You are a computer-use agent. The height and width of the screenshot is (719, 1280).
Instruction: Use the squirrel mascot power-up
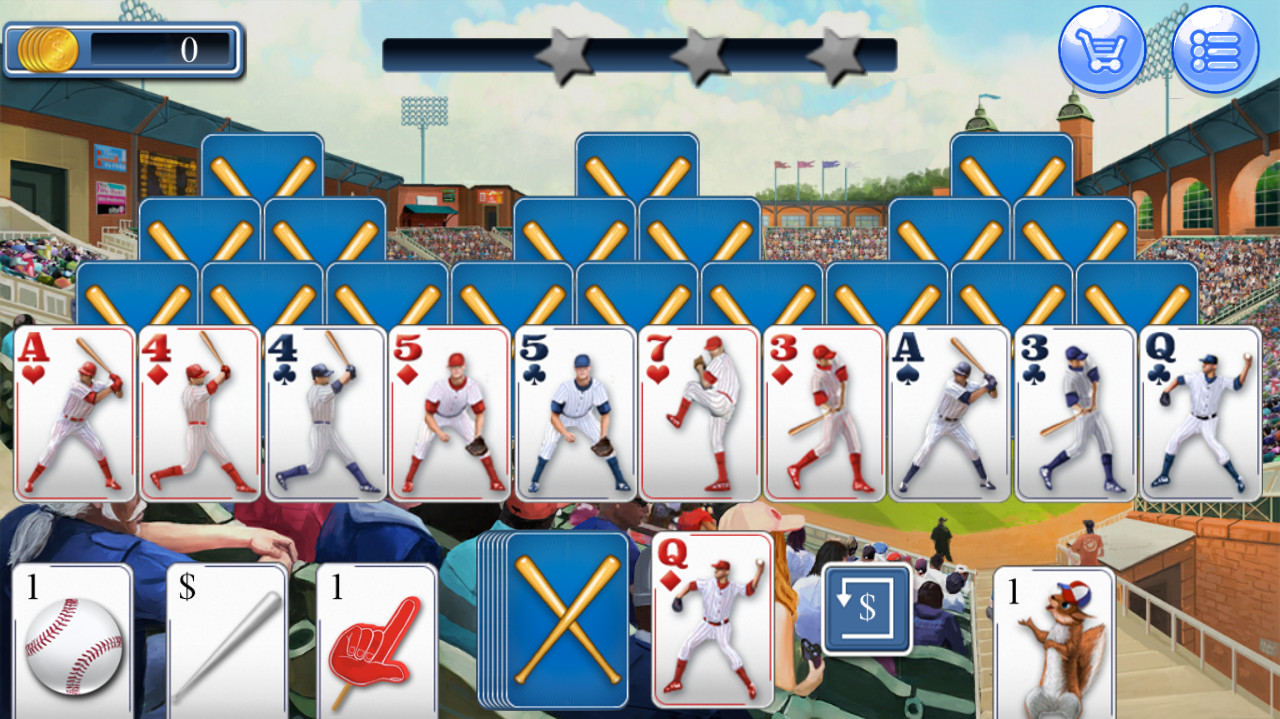click(x=1053, y=640)
